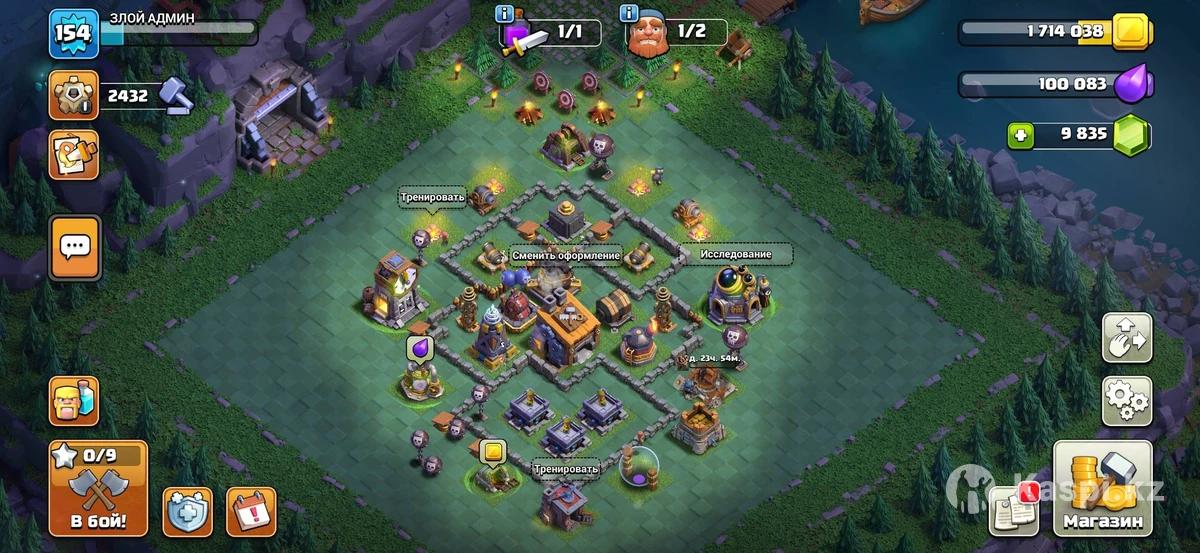This screenshot has width=1200, height=553.
Task: Open the settings gear menu
Action: 1127,401
